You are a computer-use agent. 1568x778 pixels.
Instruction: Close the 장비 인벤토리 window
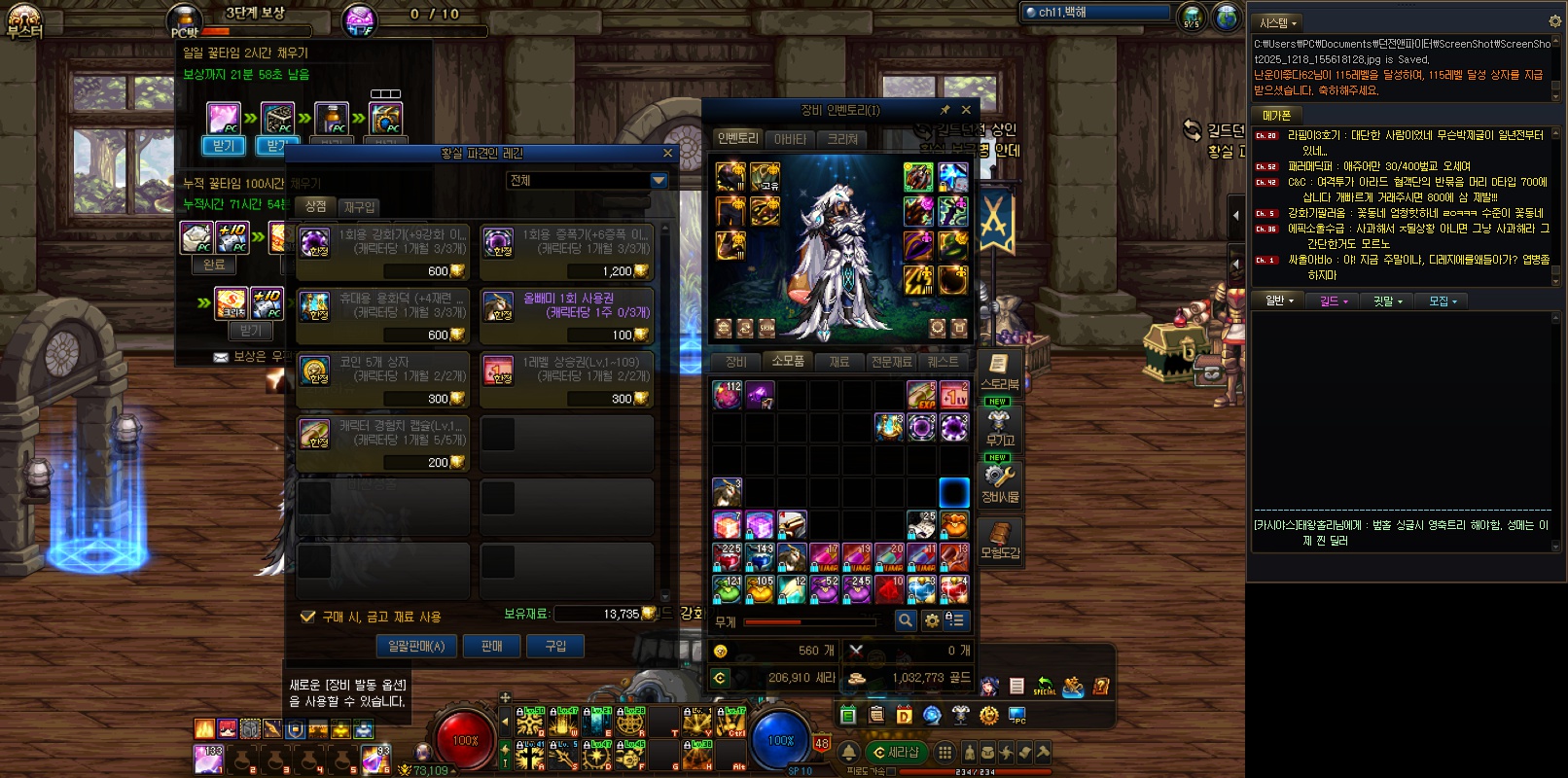click(x=966, y=110)
